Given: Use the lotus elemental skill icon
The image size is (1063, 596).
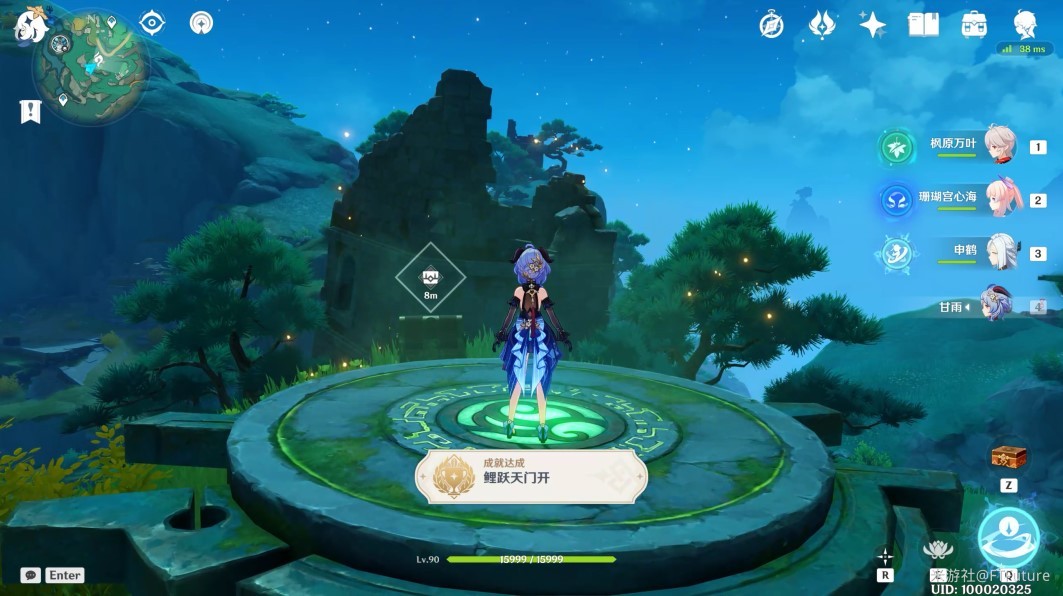Looking at the screenshot, I should pos(937,550).
